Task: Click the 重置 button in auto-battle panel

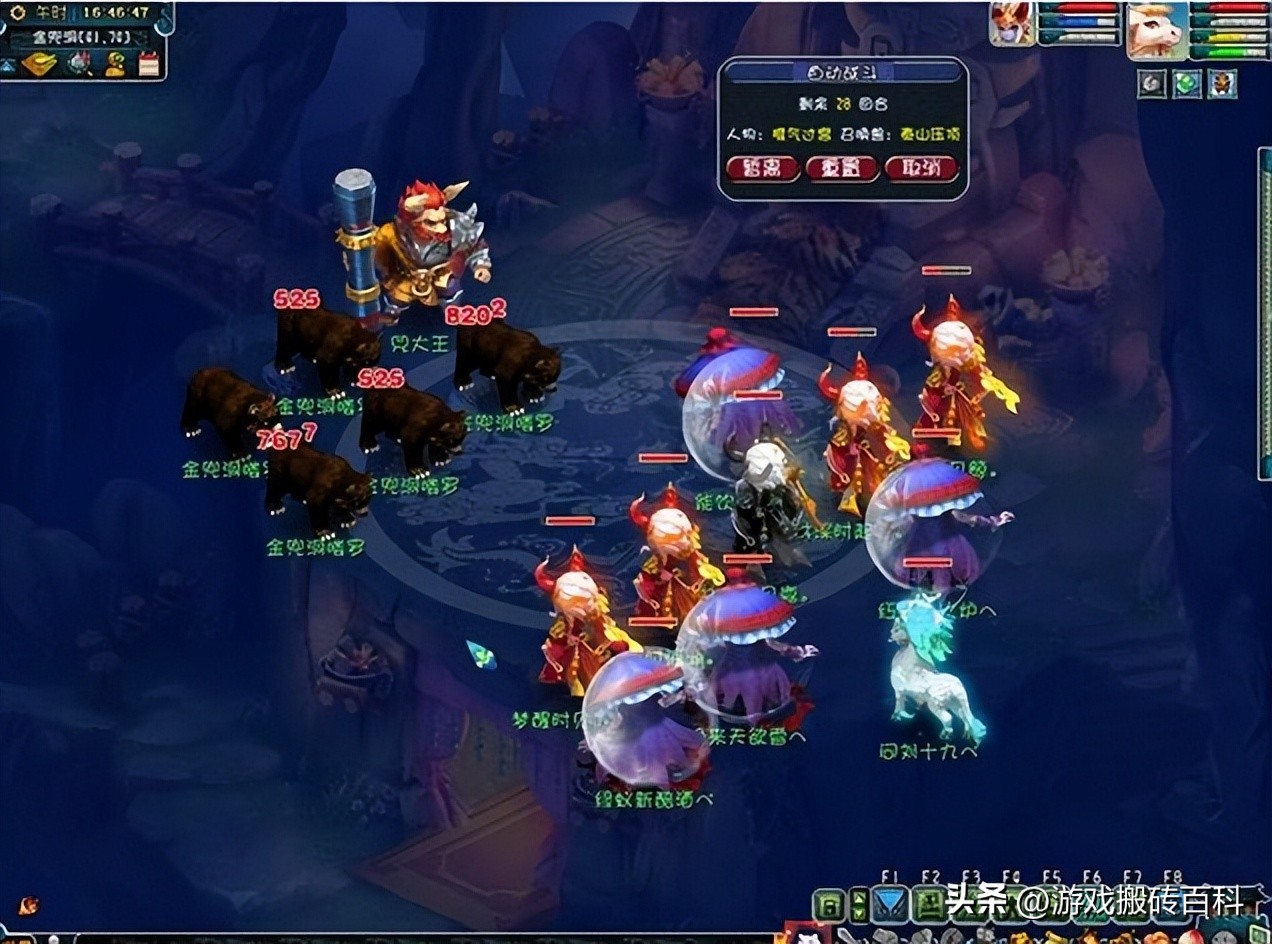Action: tap(842, 168)
